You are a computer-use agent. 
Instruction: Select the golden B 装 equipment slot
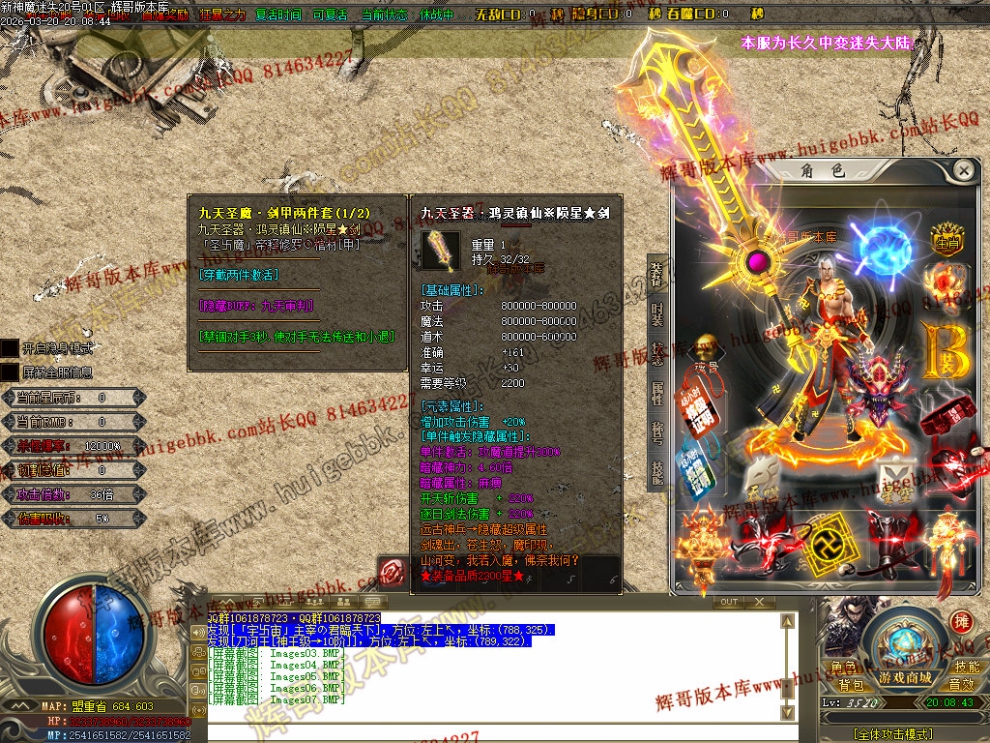point(945,350)
